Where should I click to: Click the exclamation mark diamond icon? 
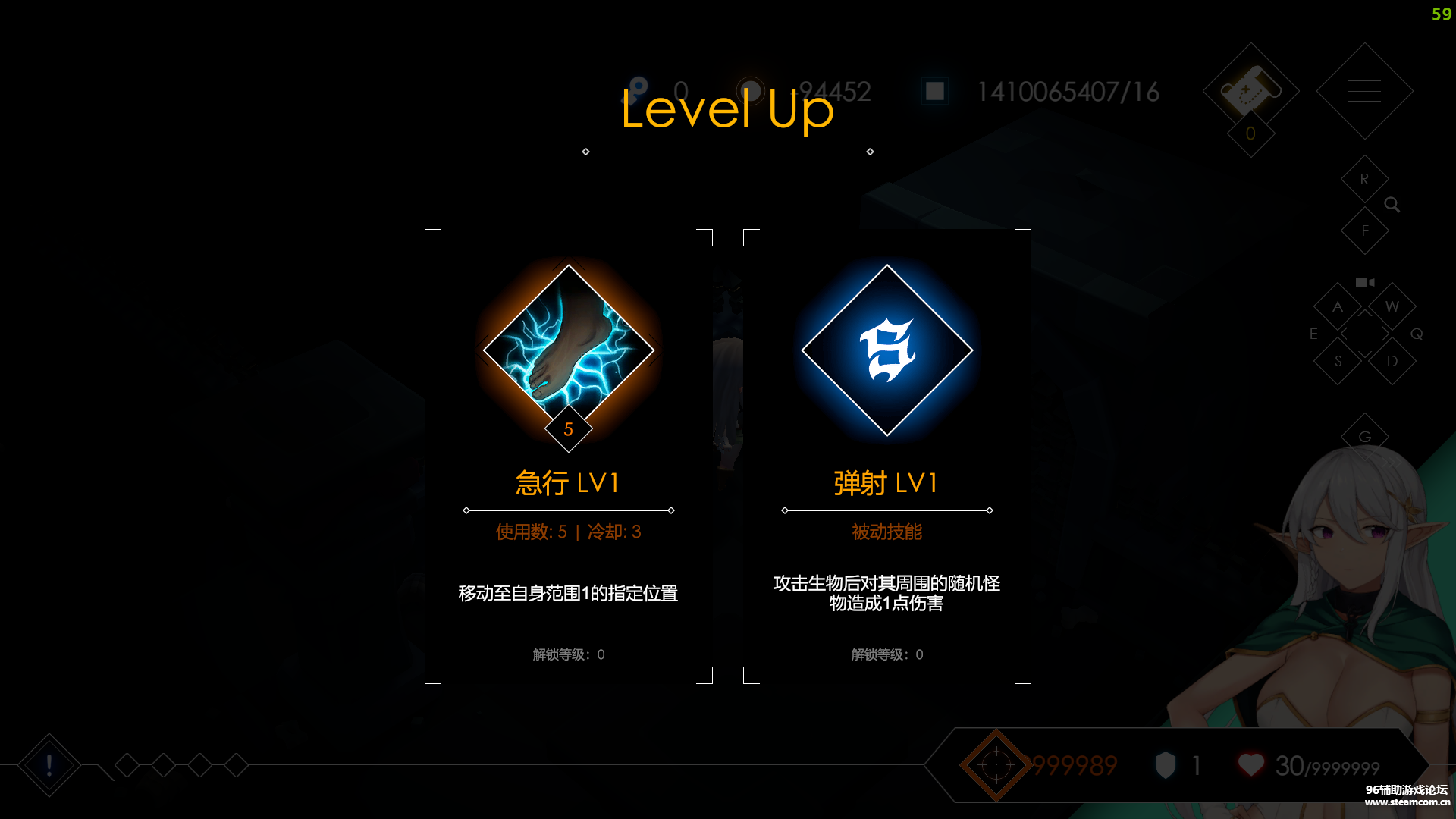point(49,765)
